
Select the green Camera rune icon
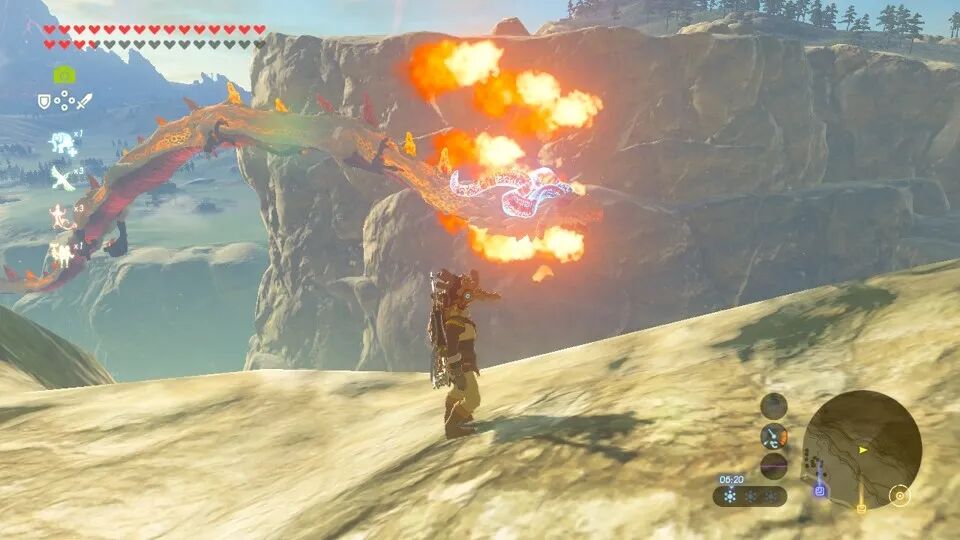tap(63, 74)
